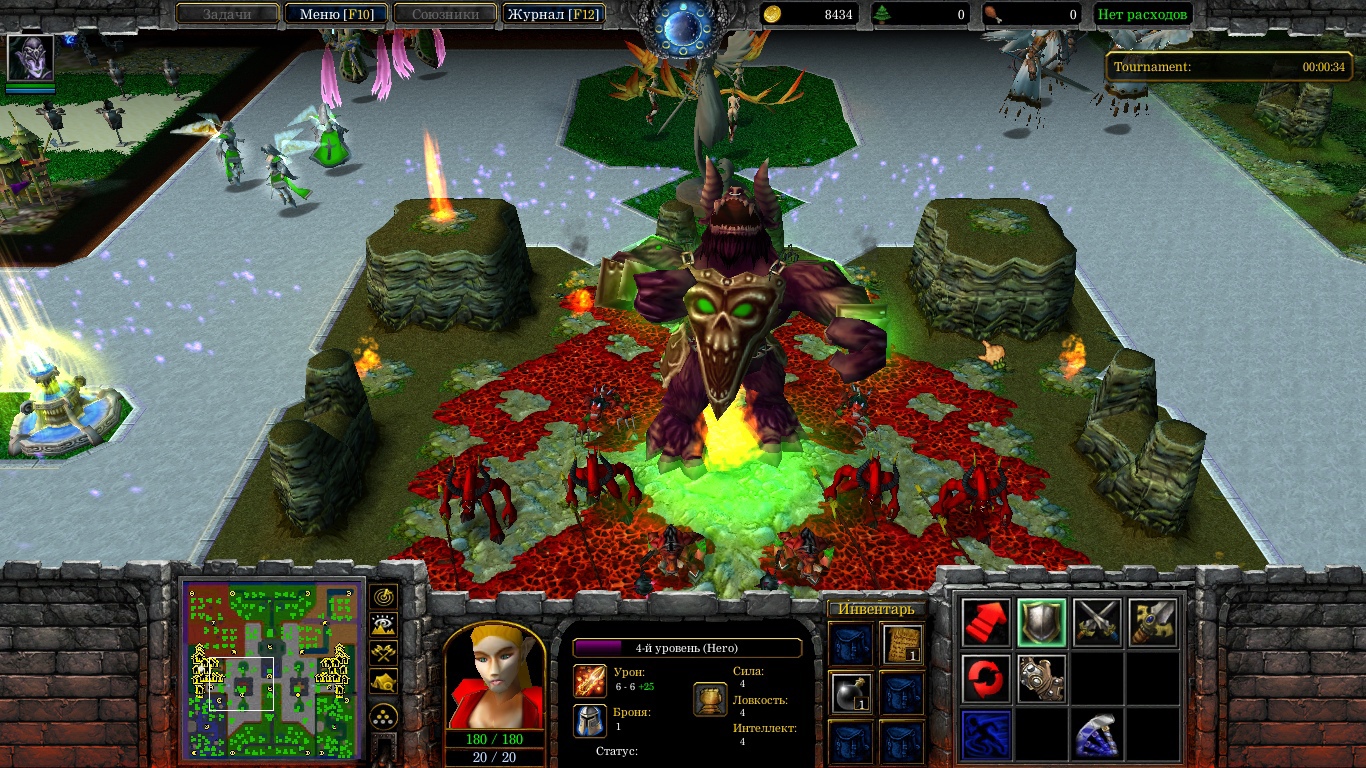Toggle minimap ally colors (crossed axes icon)

[x=383, y=653]
